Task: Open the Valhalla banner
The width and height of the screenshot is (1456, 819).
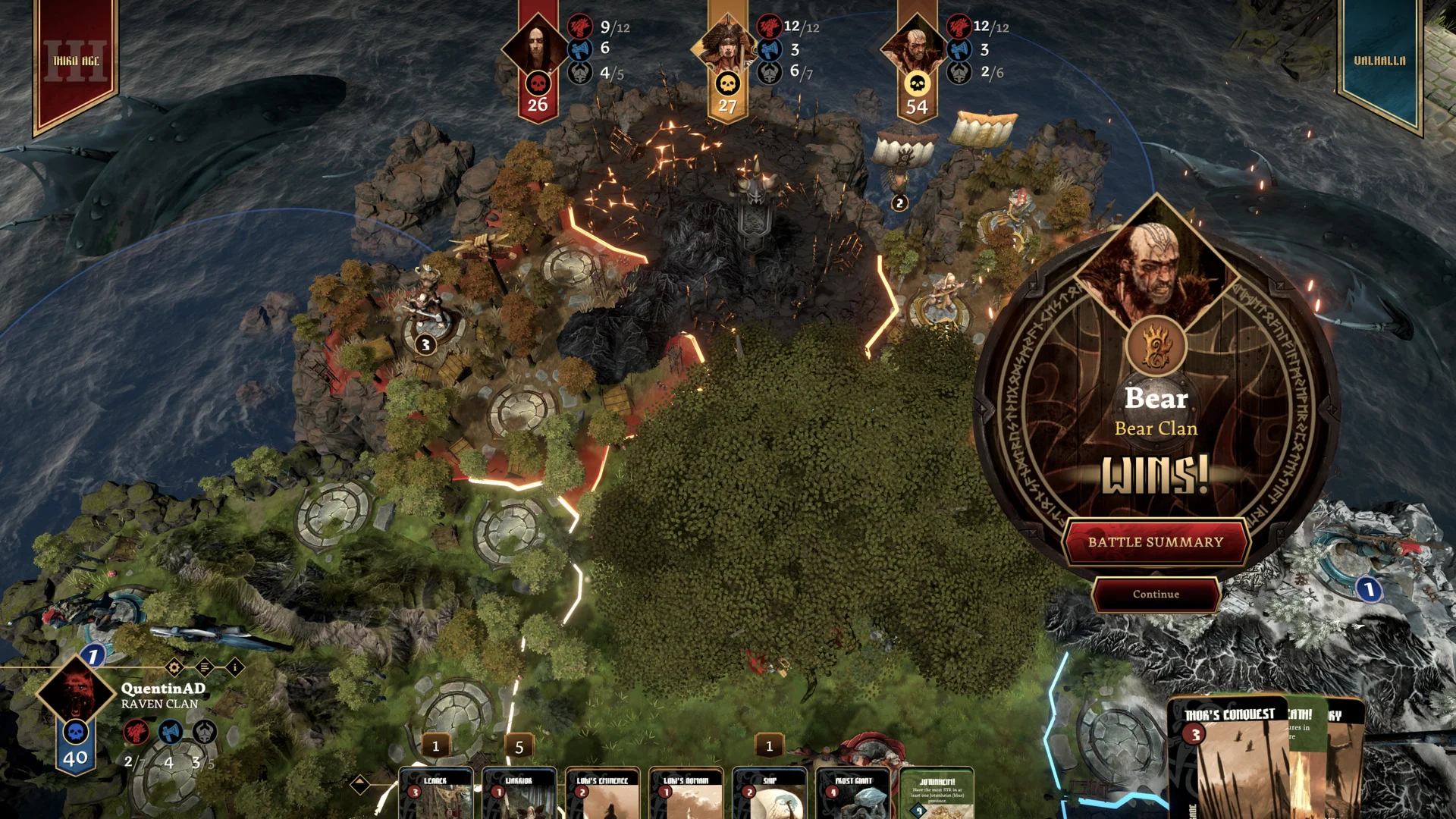Action: [x=1379, y=61]
